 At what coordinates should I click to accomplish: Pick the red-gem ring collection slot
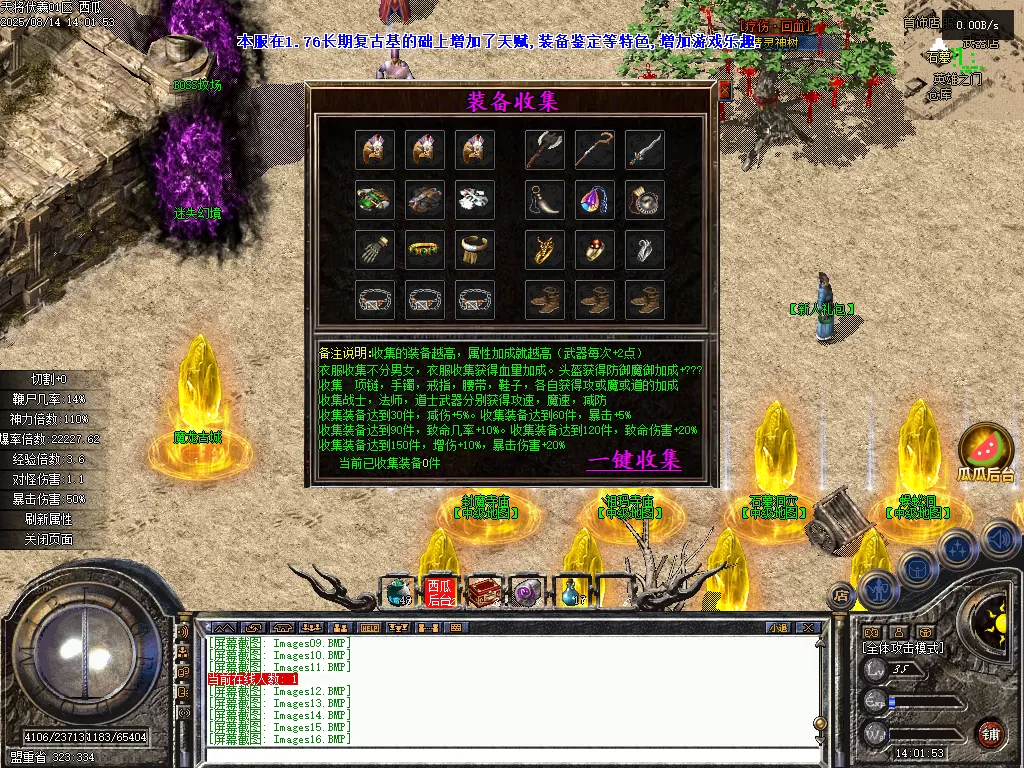tap(595, 249)
